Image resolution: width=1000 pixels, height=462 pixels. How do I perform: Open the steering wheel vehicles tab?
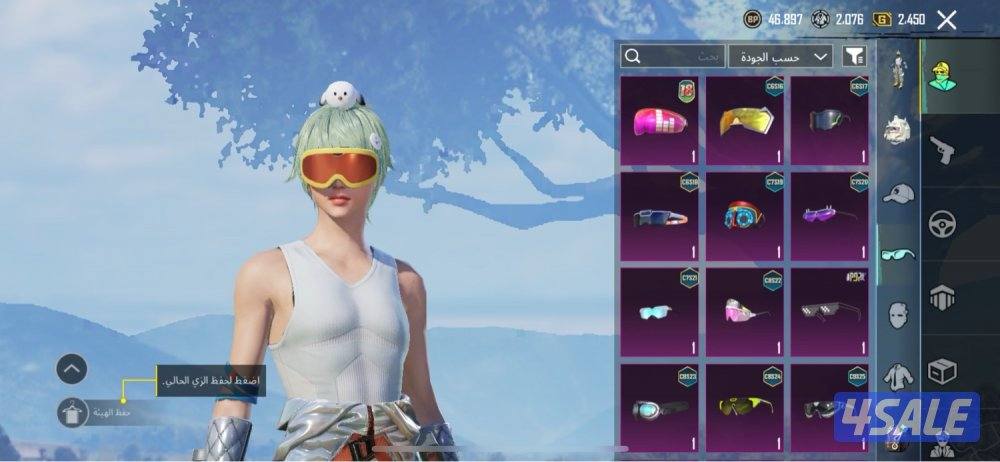coord(942,223)
